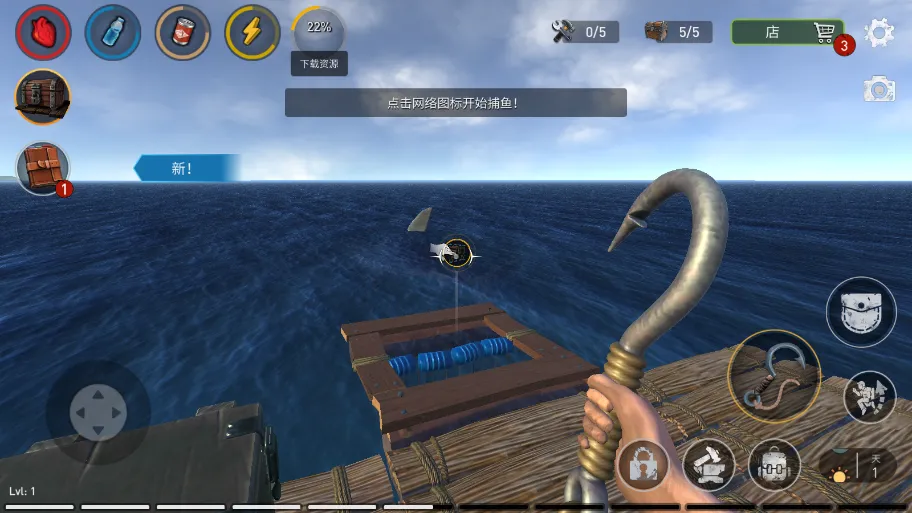
Task: Tap the camera screenshot icon
Action: coord(879,89)
